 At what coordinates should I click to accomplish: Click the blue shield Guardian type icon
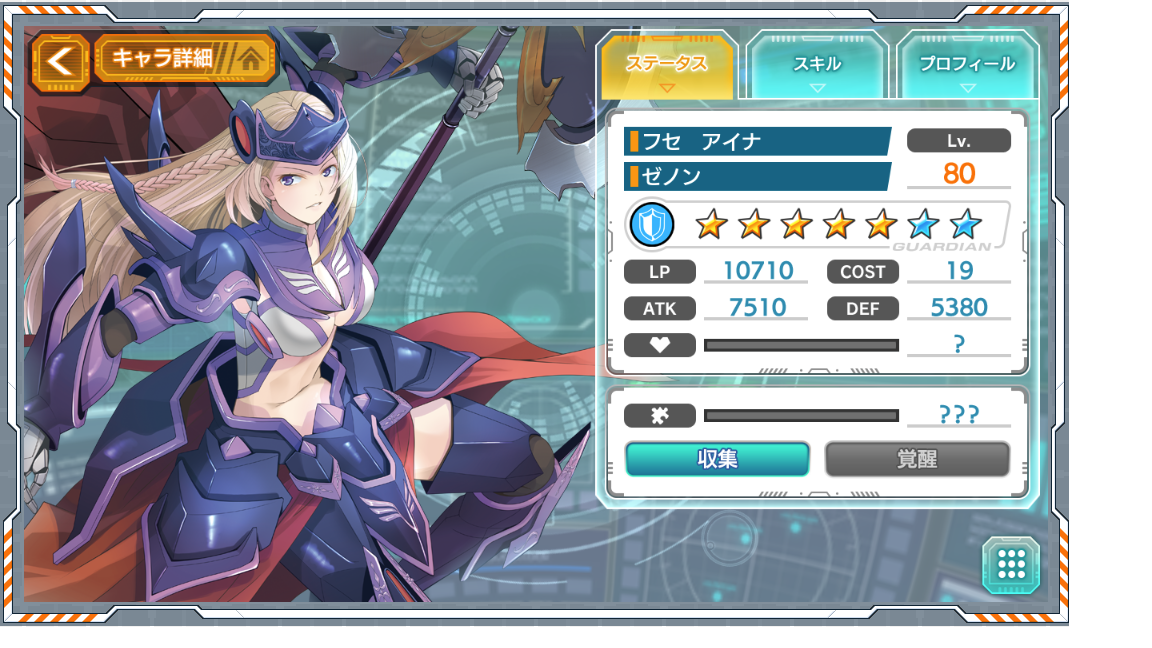tap(653, 225)
